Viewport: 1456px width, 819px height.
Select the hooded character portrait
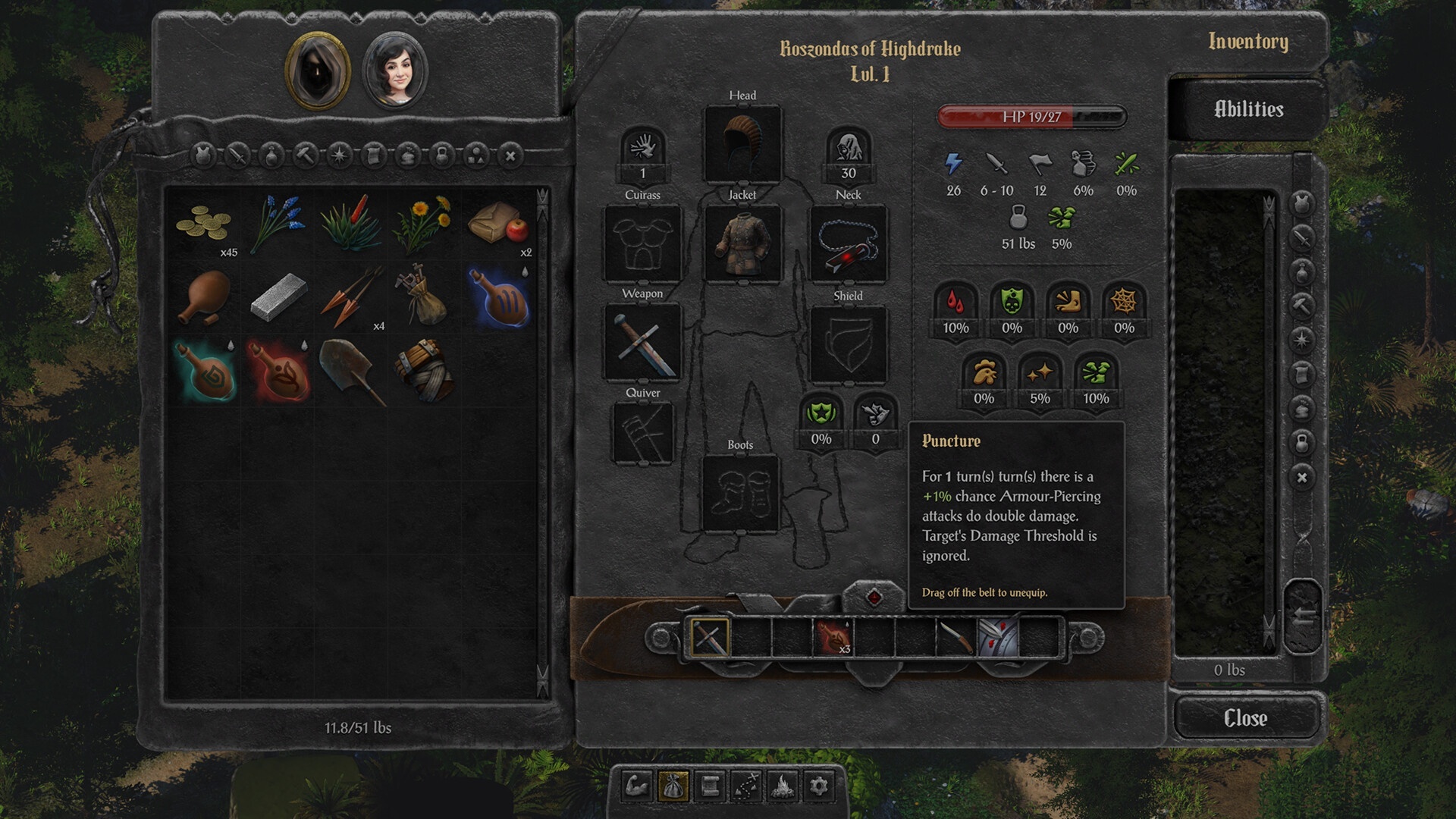click(317, 70)
